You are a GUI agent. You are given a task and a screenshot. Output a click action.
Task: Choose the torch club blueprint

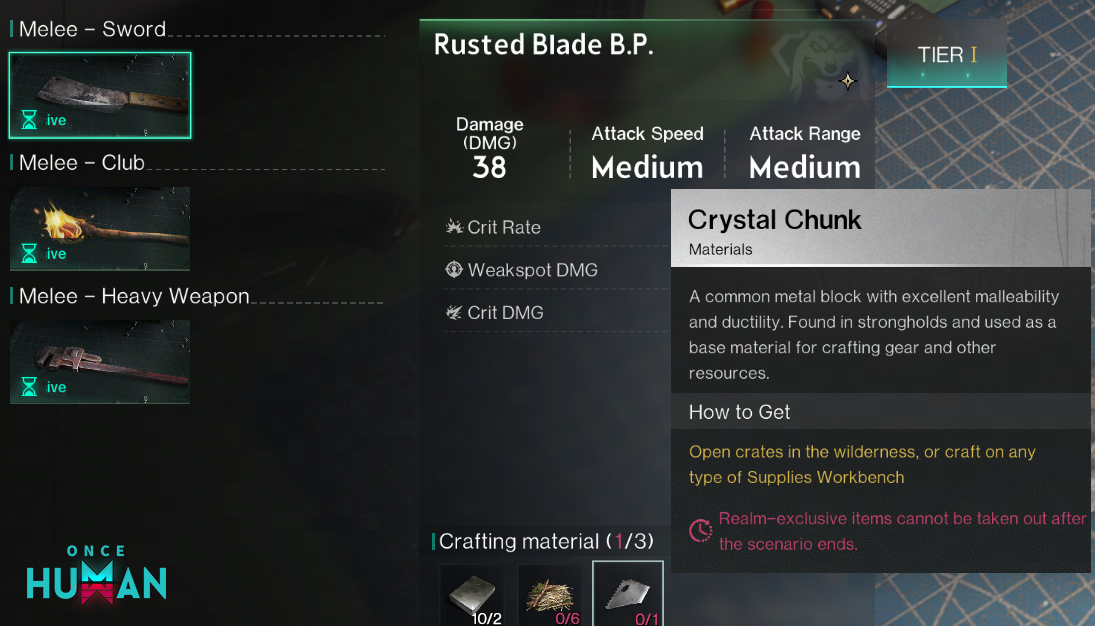tap(100, 228)
